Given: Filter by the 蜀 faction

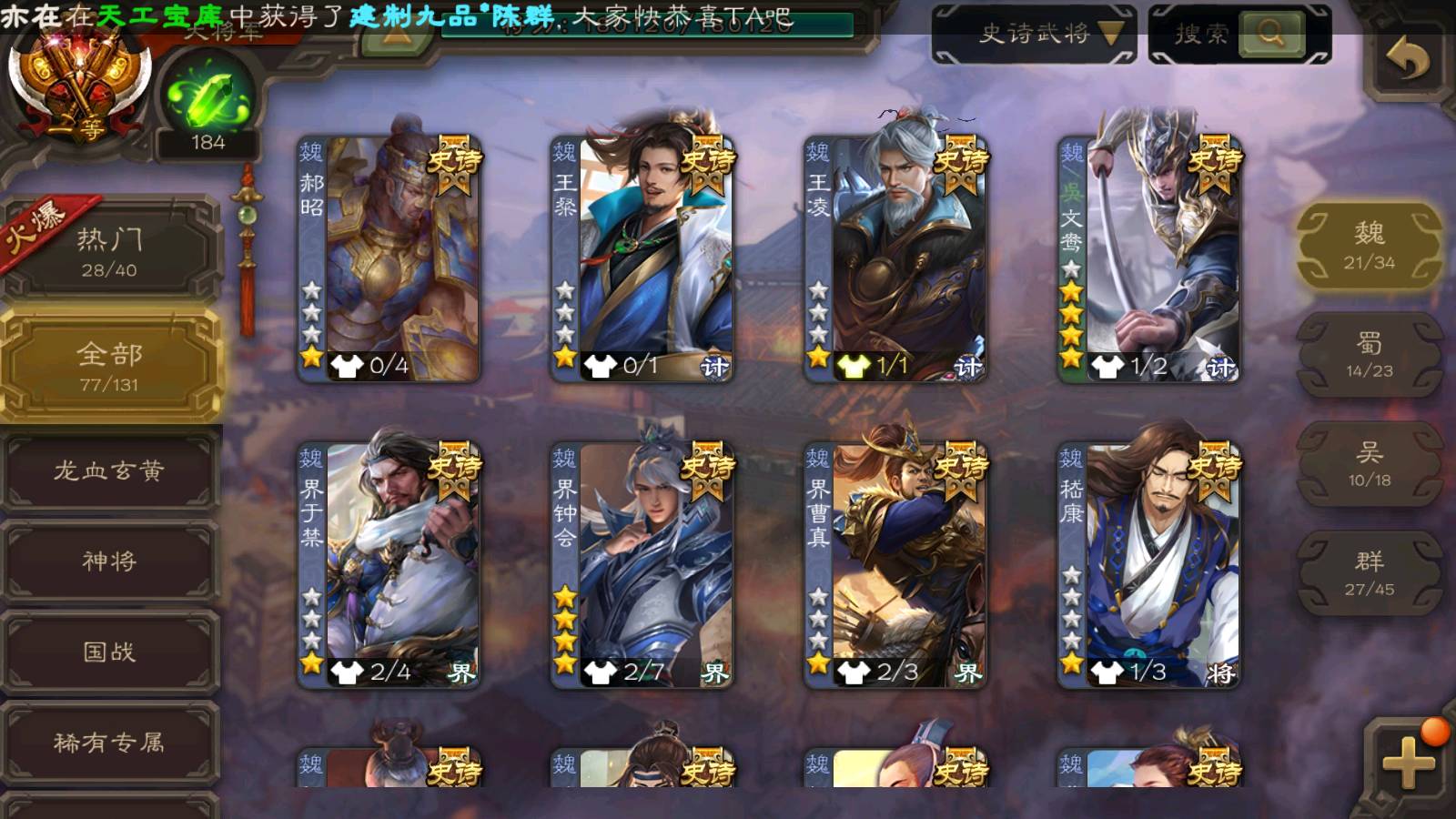Looking at the screenshot, I should (1369, 355).
